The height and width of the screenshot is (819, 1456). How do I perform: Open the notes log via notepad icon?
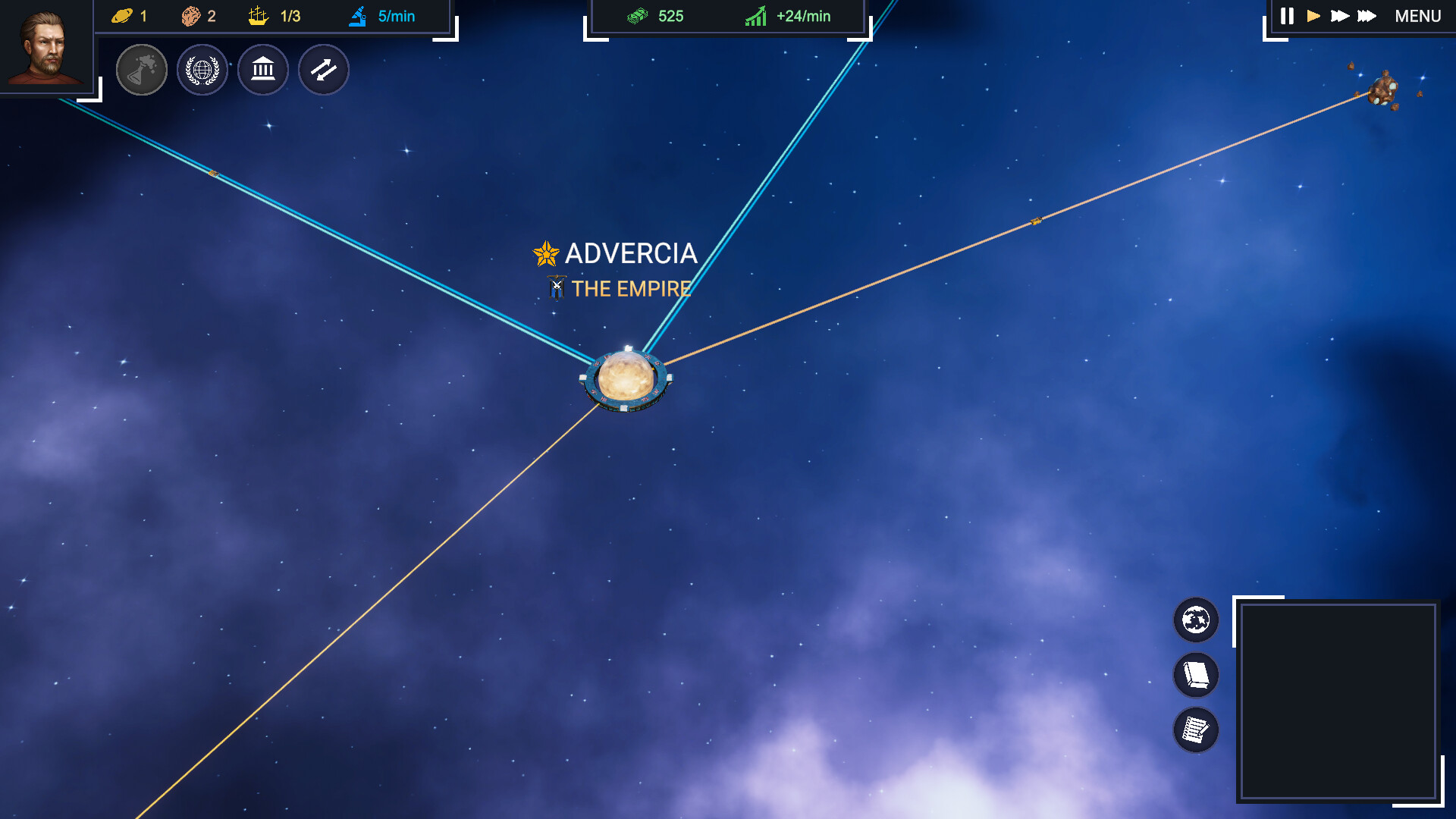coord(1195,730)
